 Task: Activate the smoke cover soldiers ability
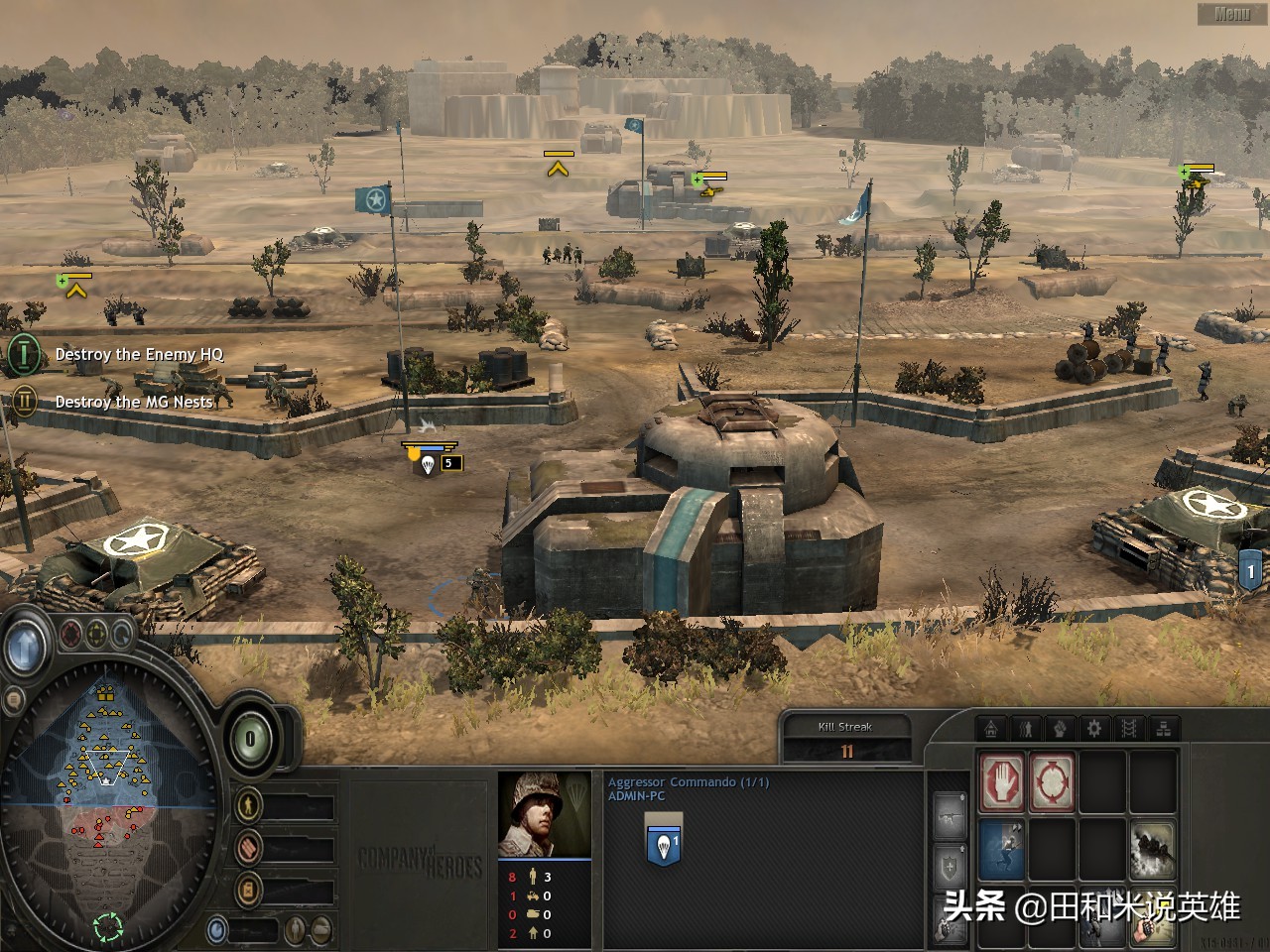(1152, 848)
